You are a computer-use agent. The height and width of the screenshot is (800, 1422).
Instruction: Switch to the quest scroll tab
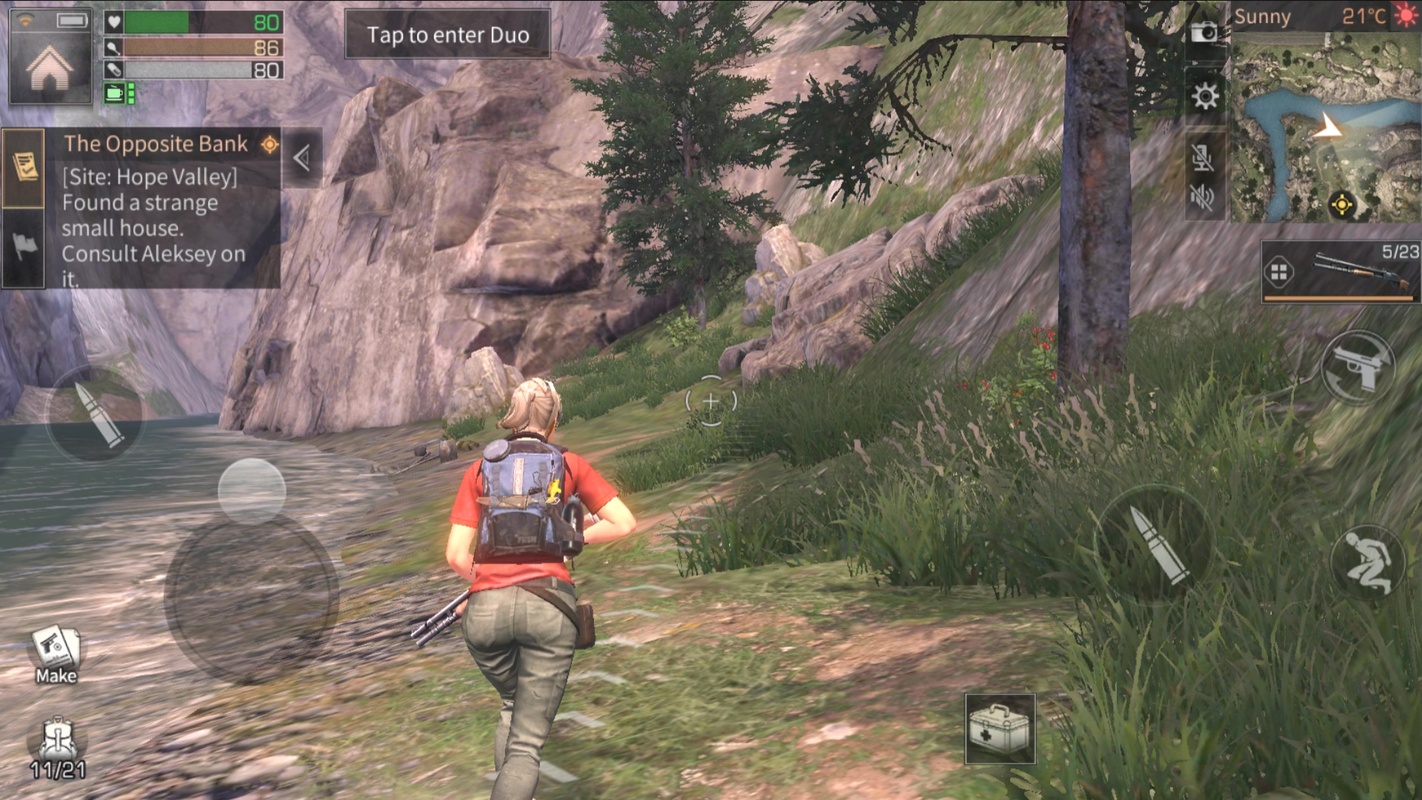(x=23, y=167)
